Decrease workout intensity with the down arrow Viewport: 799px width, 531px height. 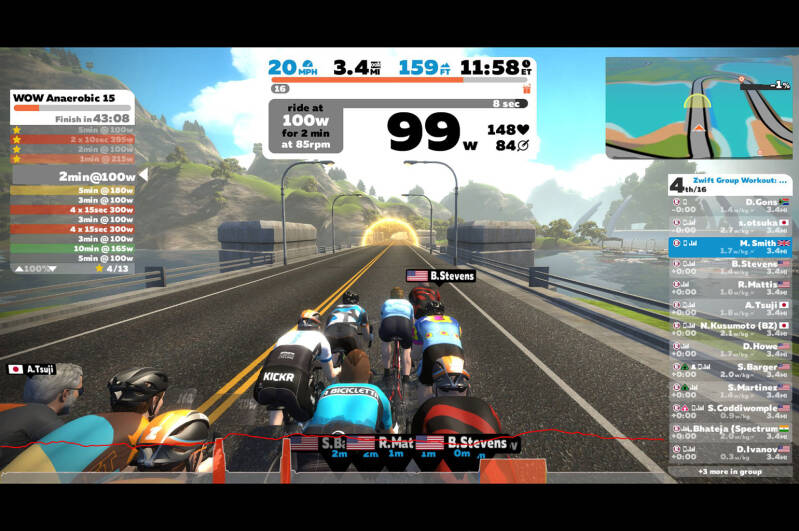click(x=53, y=268)
